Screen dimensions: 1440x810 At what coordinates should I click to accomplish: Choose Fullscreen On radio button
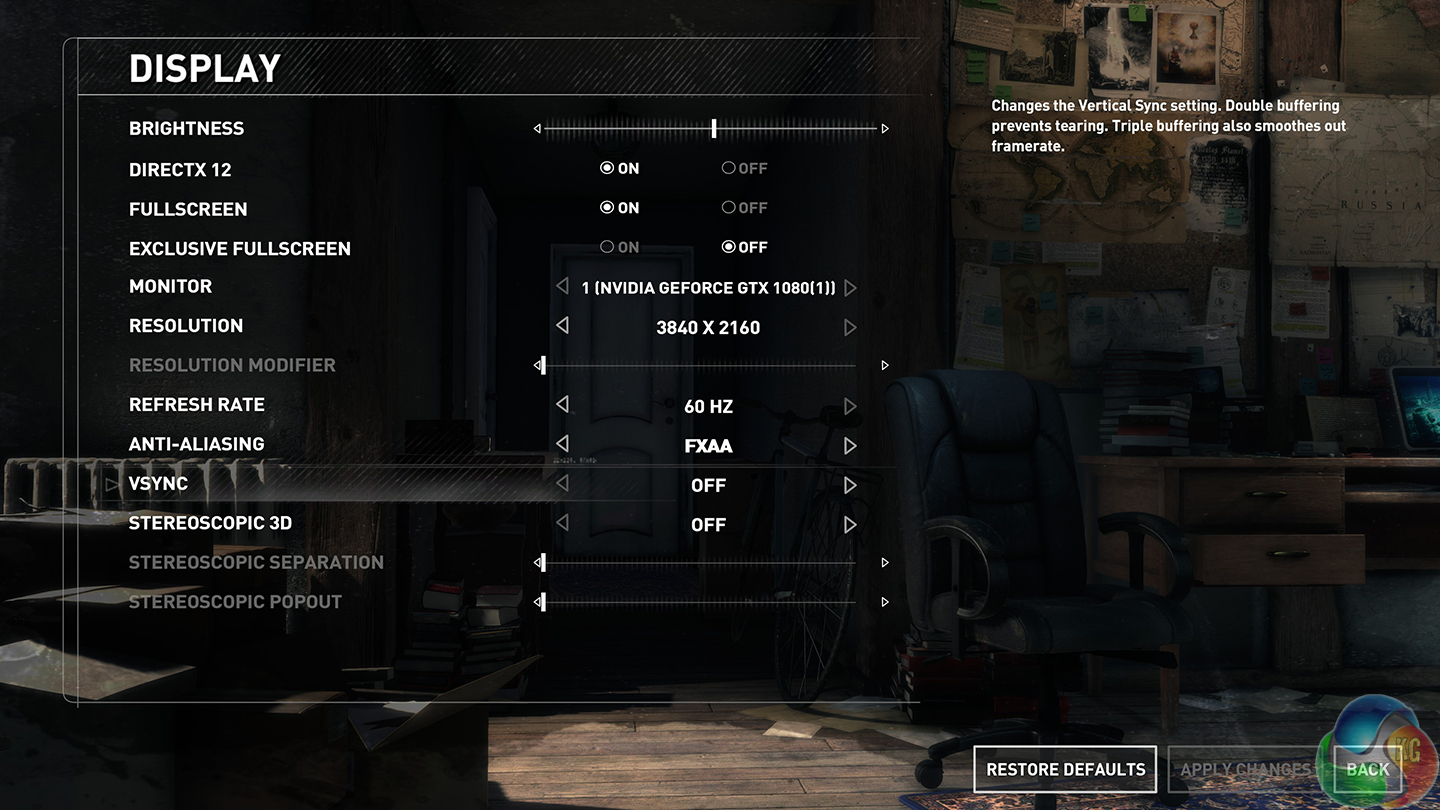click(x=619, y=208)
